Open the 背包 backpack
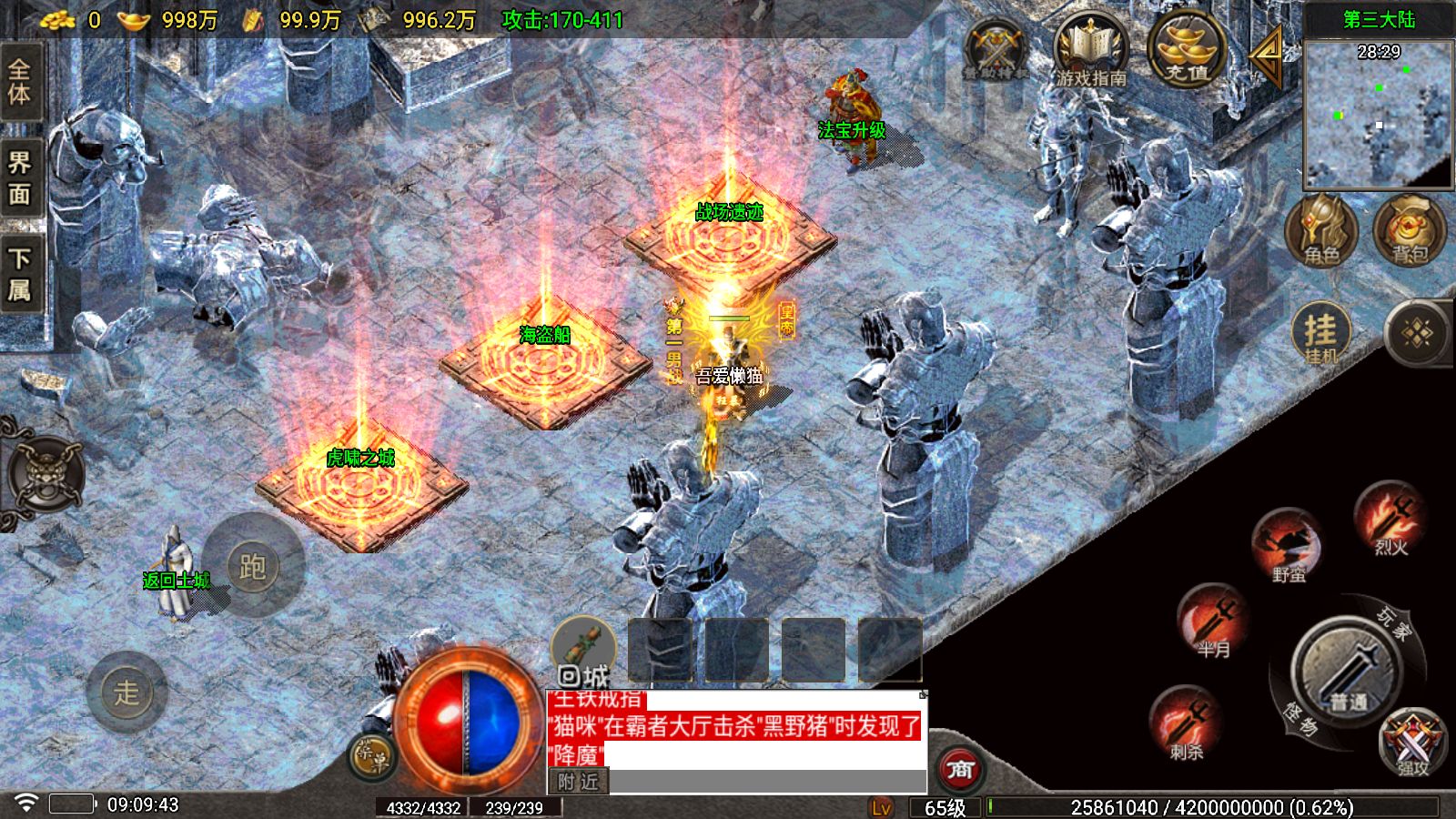Viewport: 1456px width, 819px height. pos(1409,231)
